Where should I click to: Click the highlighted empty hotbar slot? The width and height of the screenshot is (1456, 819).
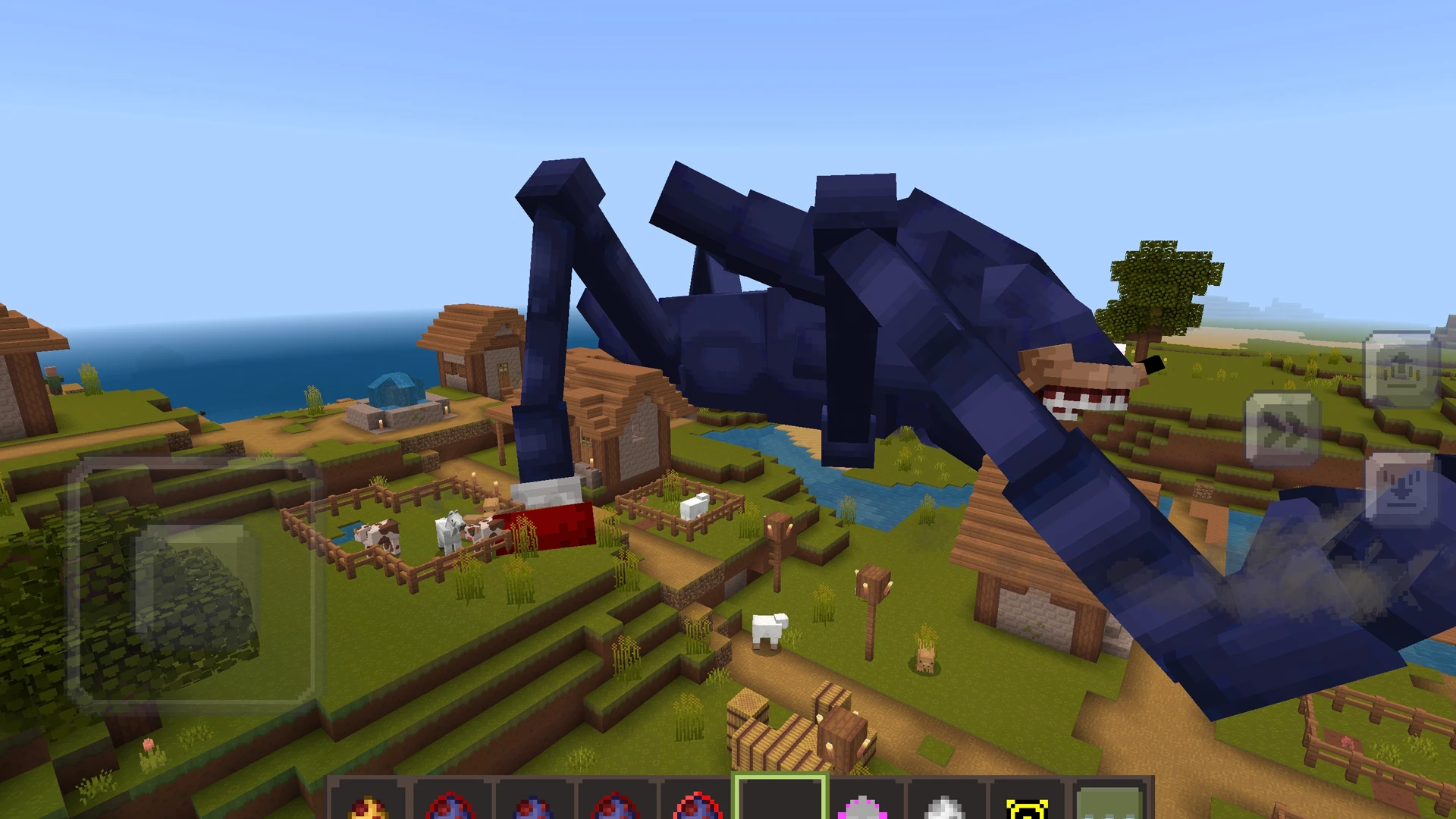(780, 799)
